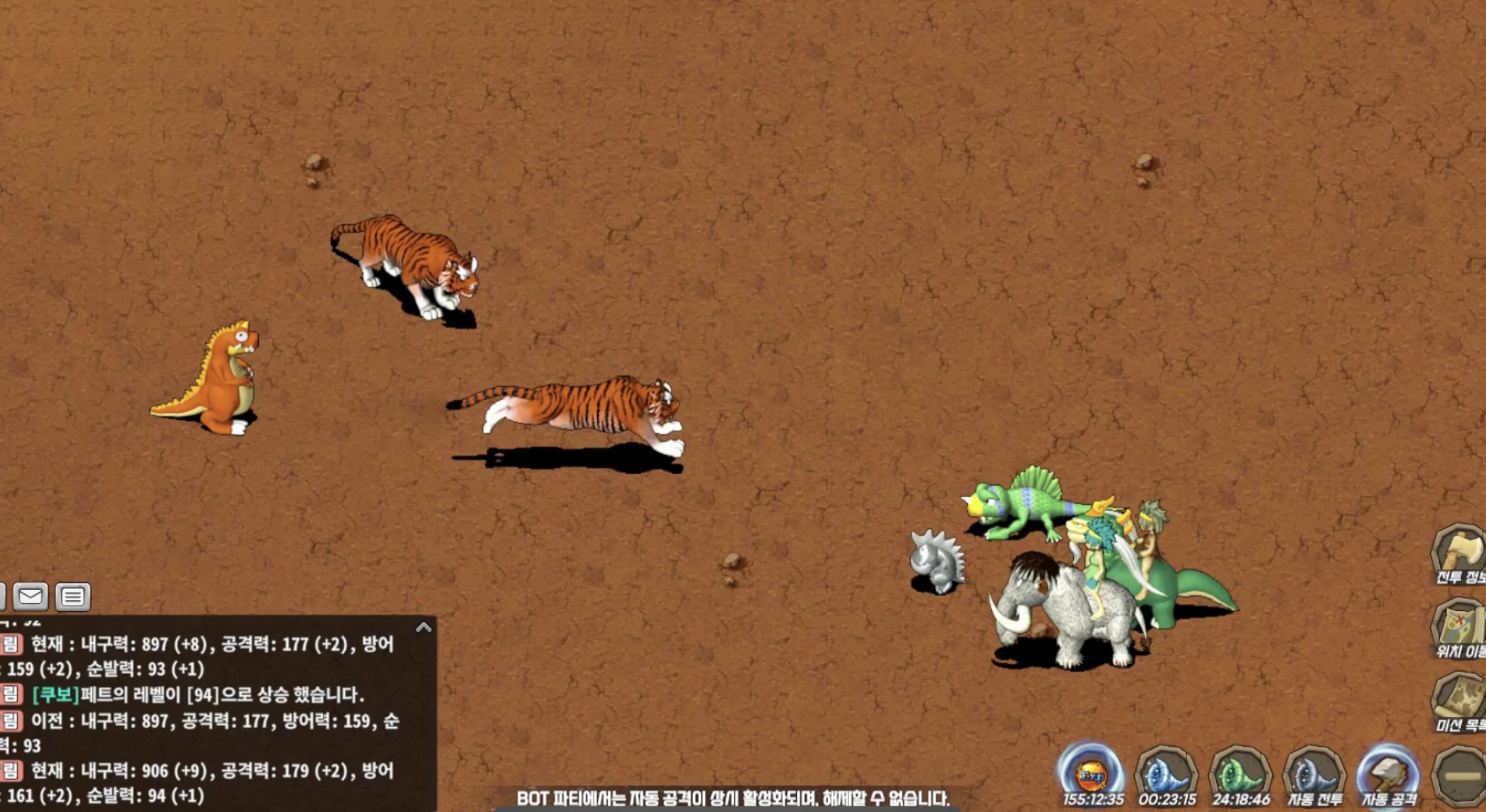
Task: Open the mail envelope button
Action: pos(30,597)
